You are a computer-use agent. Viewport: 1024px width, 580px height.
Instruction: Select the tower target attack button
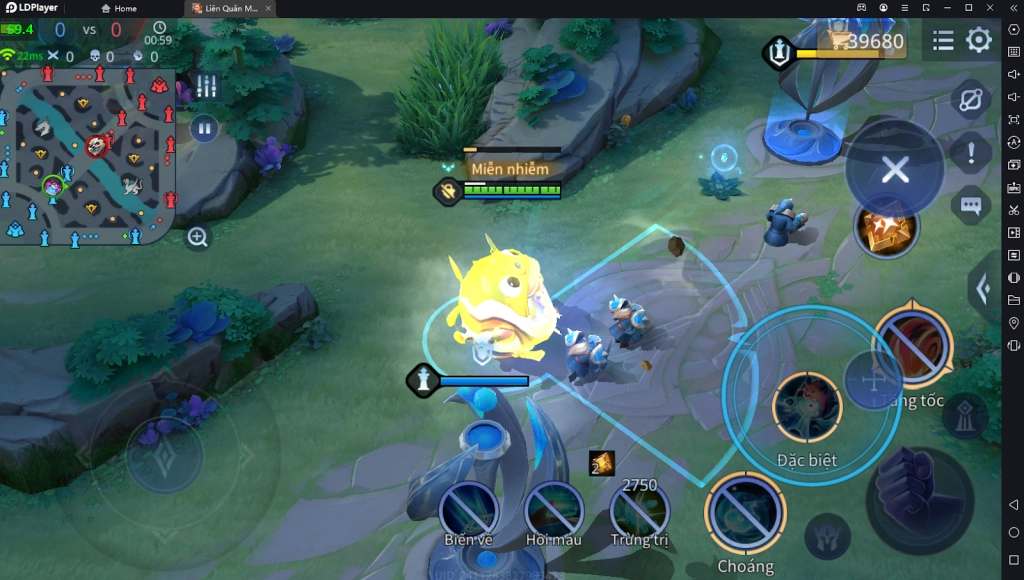[x=965, y=416]
